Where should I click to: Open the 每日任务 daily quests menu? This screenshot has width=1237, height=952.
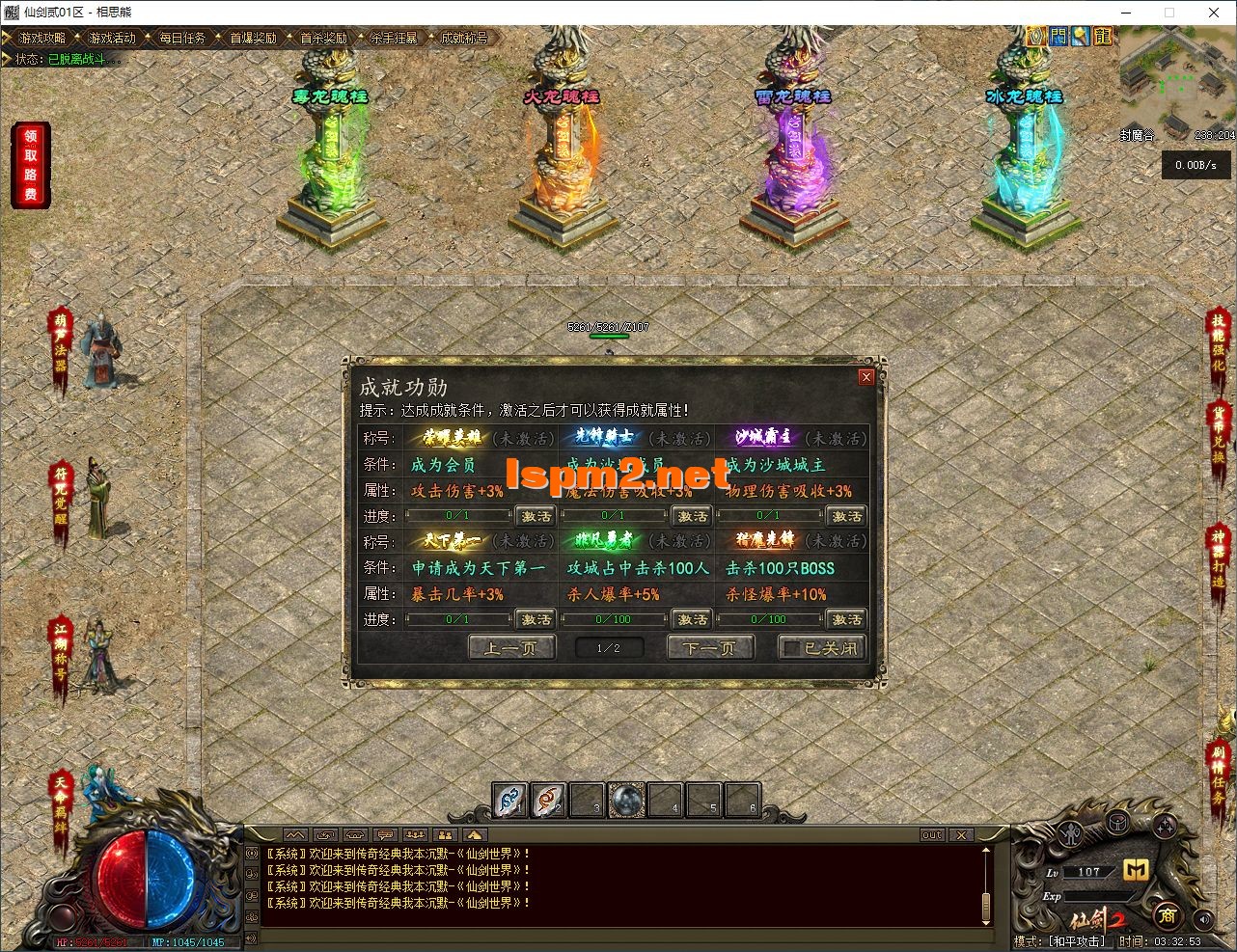[182, 38]
